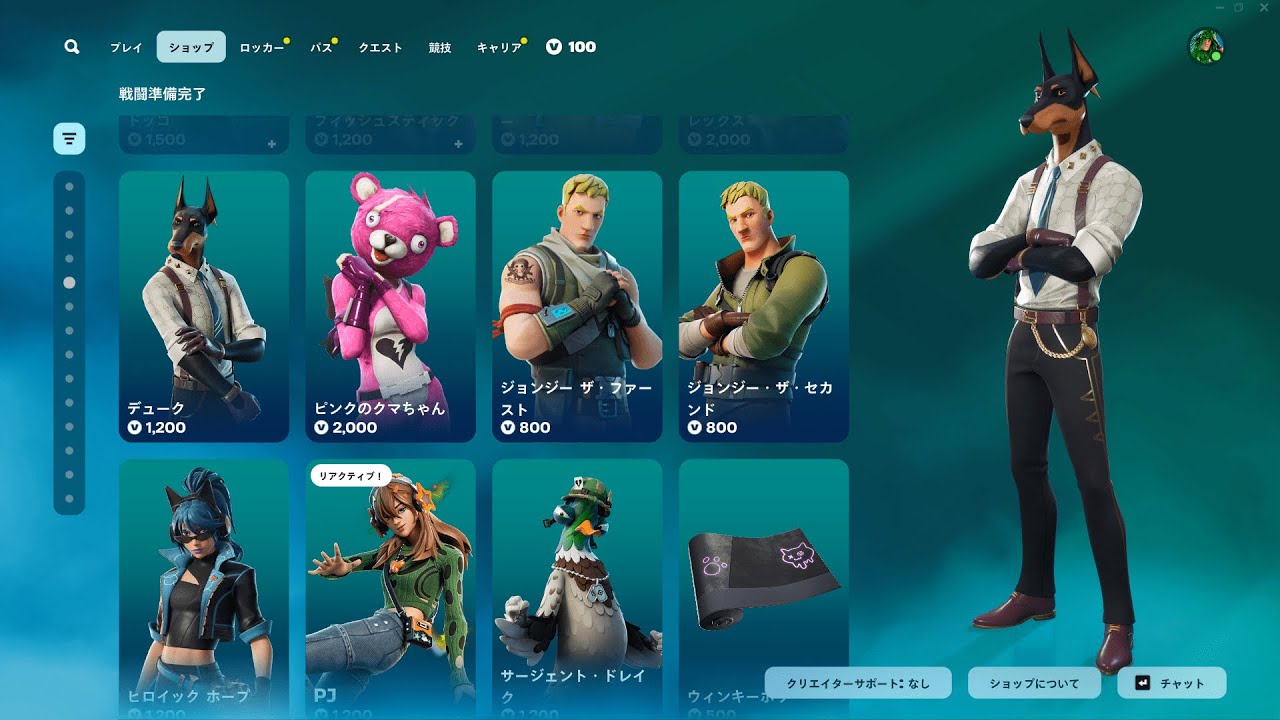Click the ショップについて button
The width and height of the screenshot is (1280, 720).
[1034, 683]
